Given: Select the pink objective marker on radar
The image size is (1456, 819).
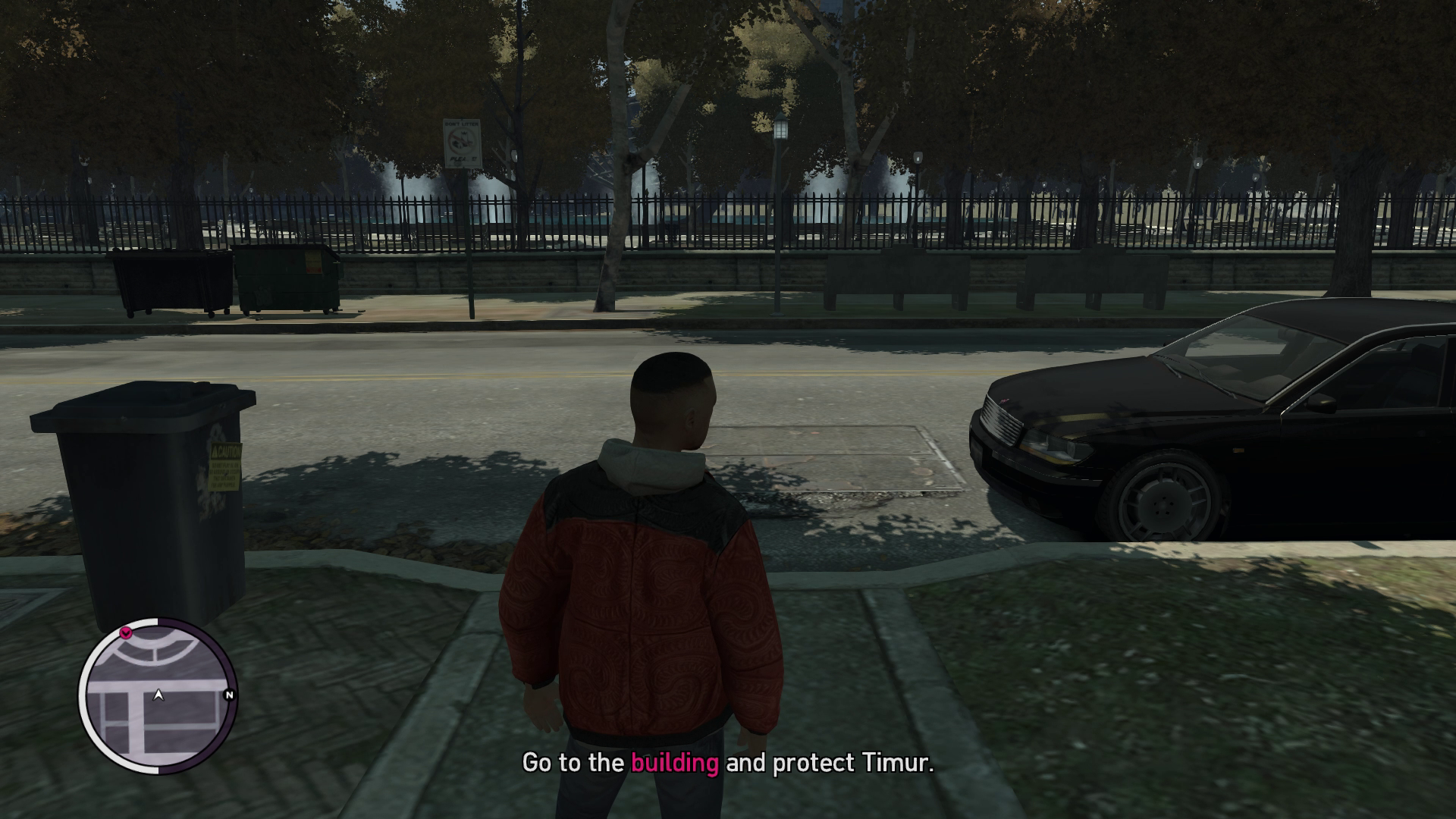Looking at the screenshot, I should click(127, 632).
